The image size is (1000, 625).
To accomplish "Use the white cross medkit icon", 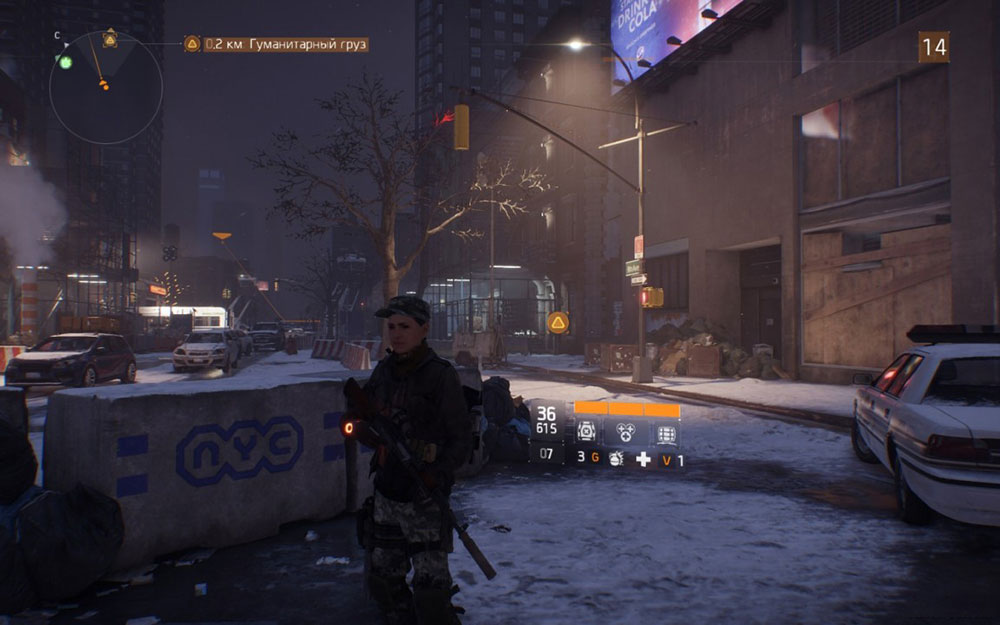I will (644, 460).
